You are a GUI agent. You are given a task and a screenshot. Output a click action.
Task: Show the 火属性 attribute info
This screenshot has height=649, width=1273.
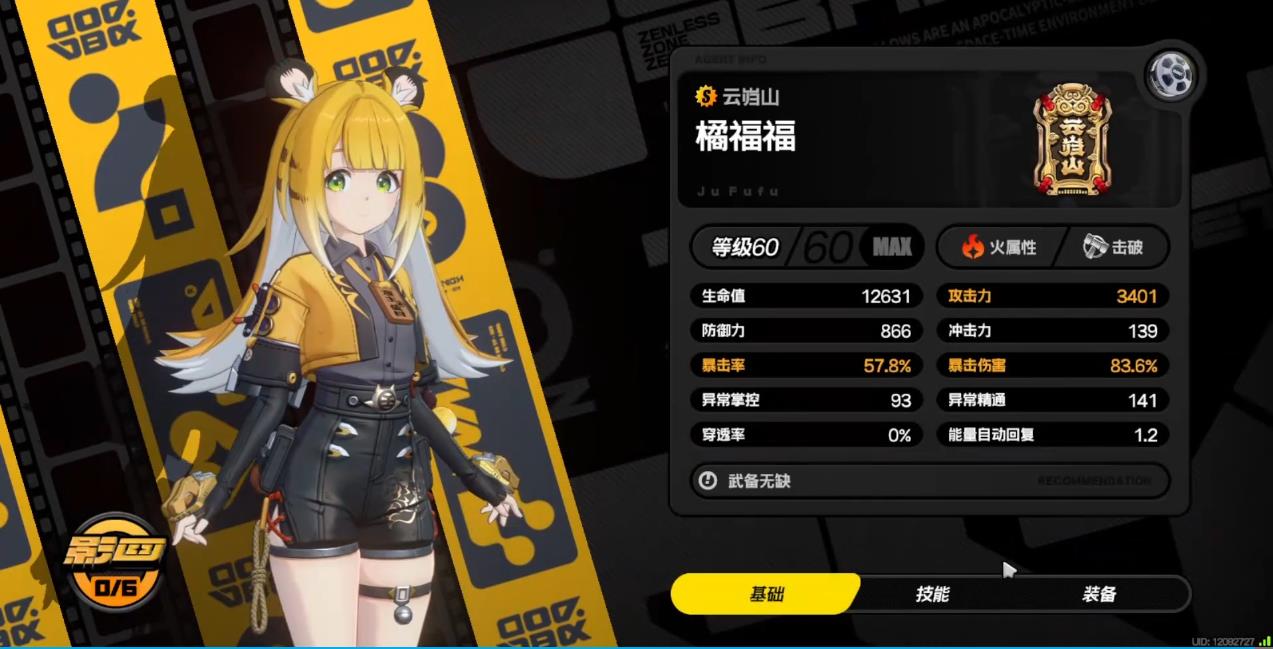coord(998,247)
